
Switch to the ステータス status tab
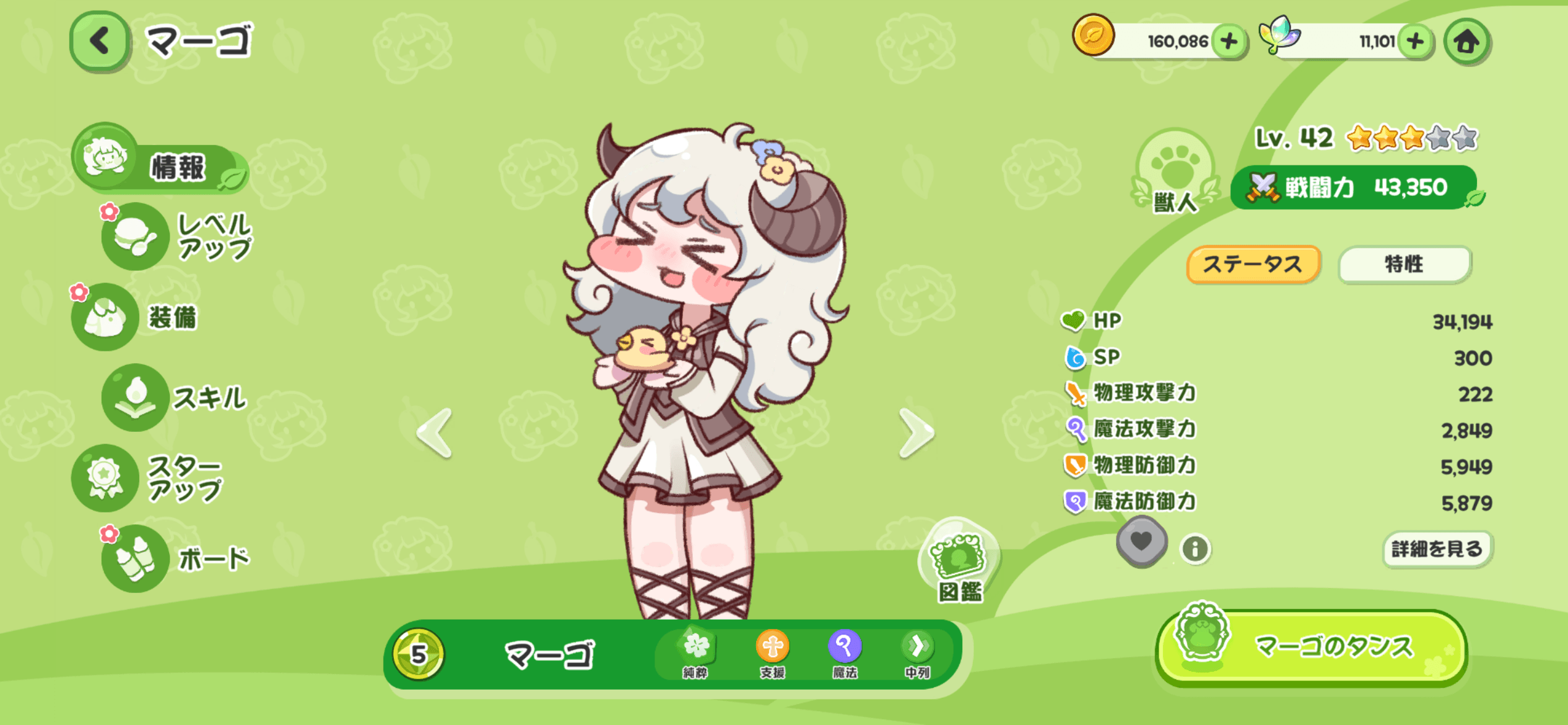pyautogui.click(x=1253, y=265)
